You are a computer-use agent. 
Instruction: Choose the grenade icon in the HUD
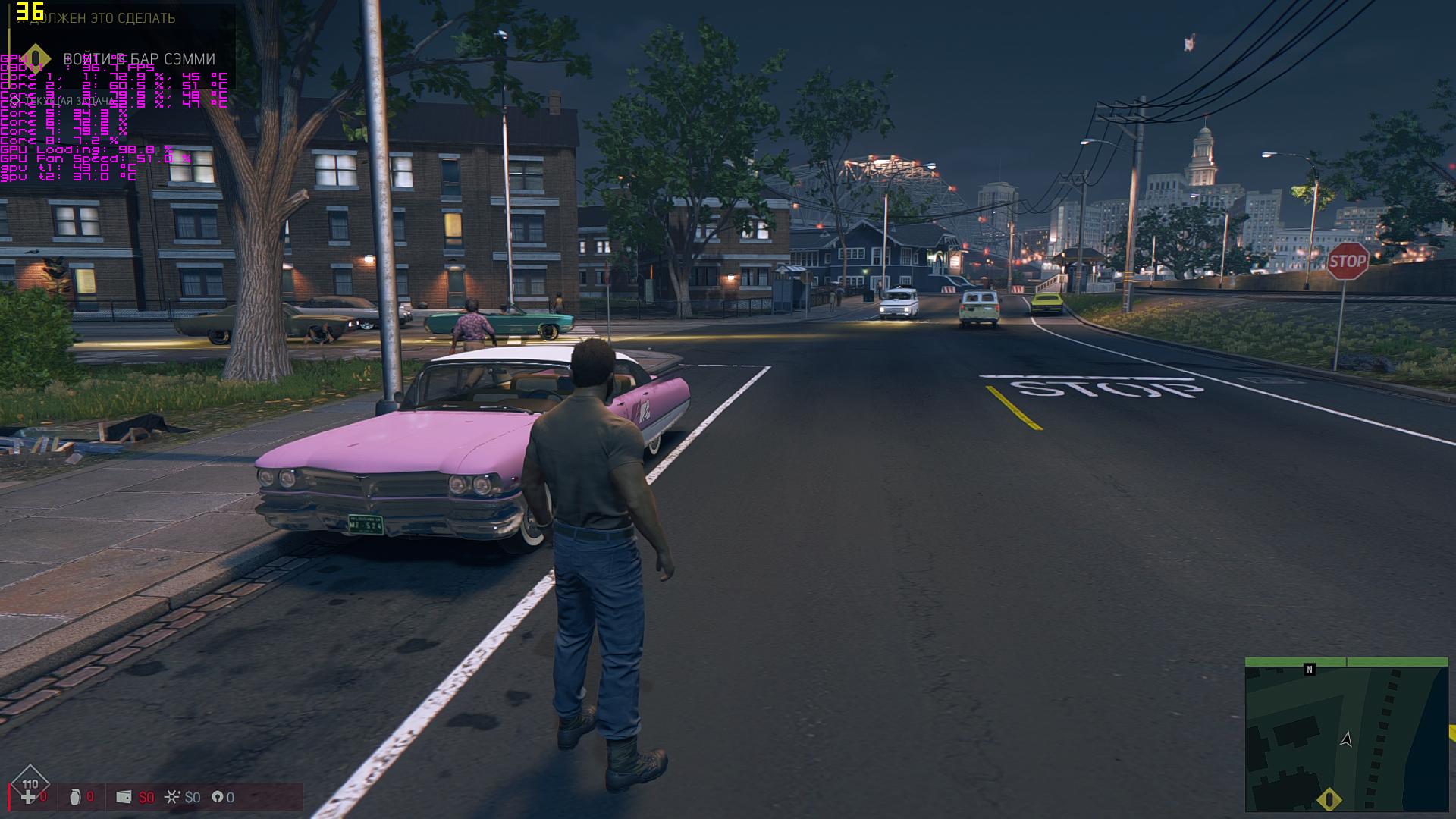click(74, 797)
